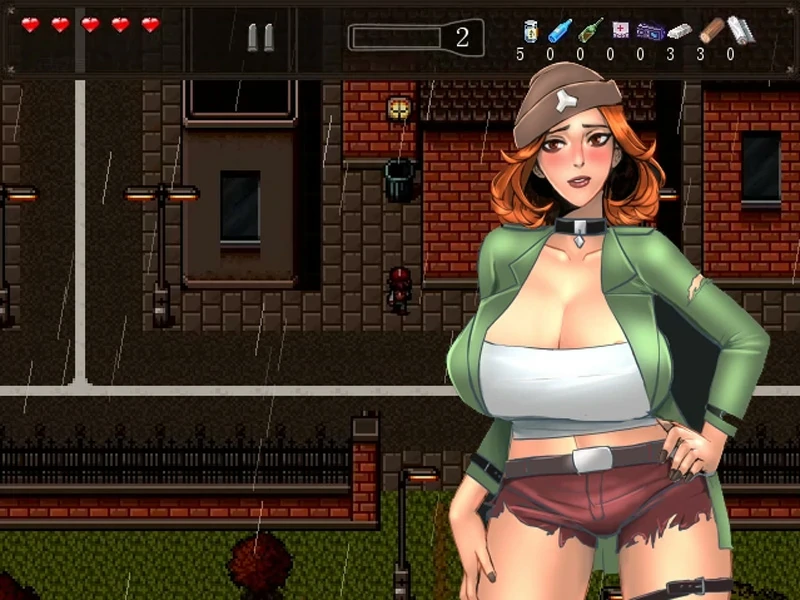Select the glass jar item icon

(530, 30)
